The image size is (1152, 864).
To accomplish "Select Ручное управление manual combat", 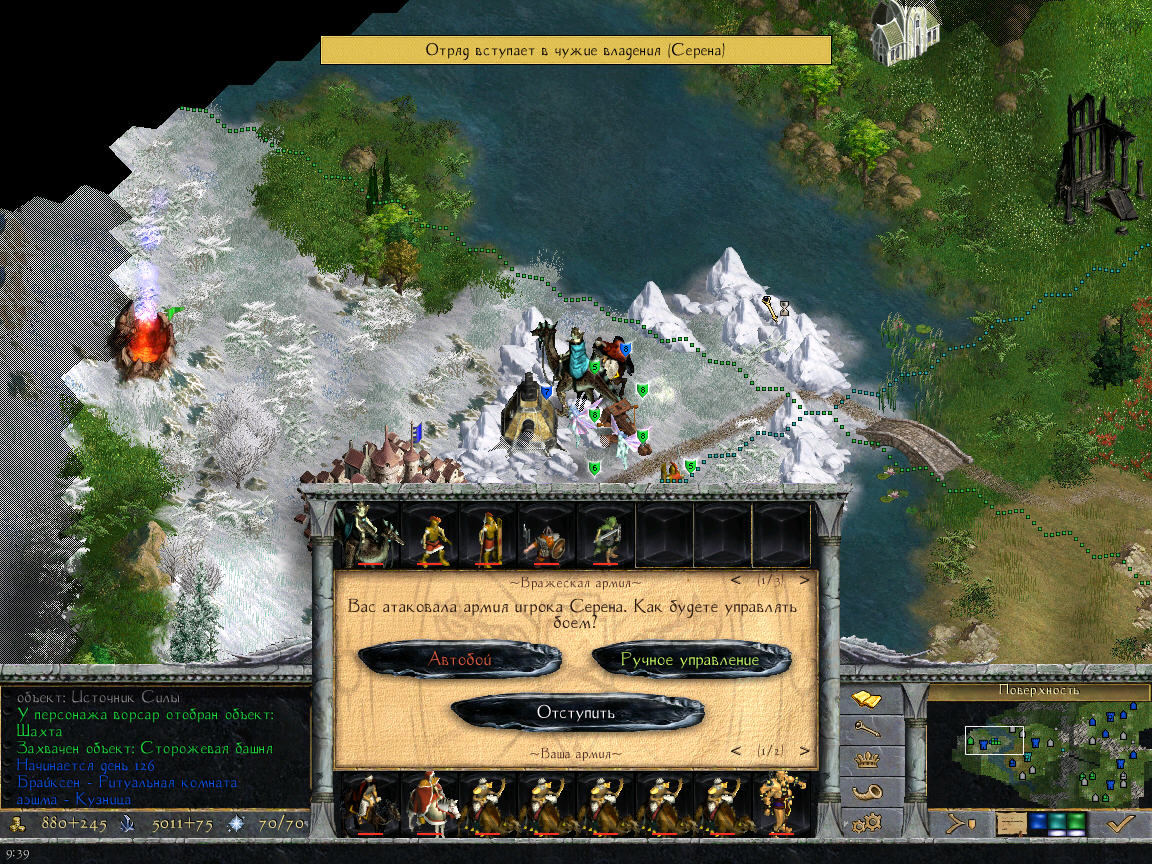I will click(690, 660).
